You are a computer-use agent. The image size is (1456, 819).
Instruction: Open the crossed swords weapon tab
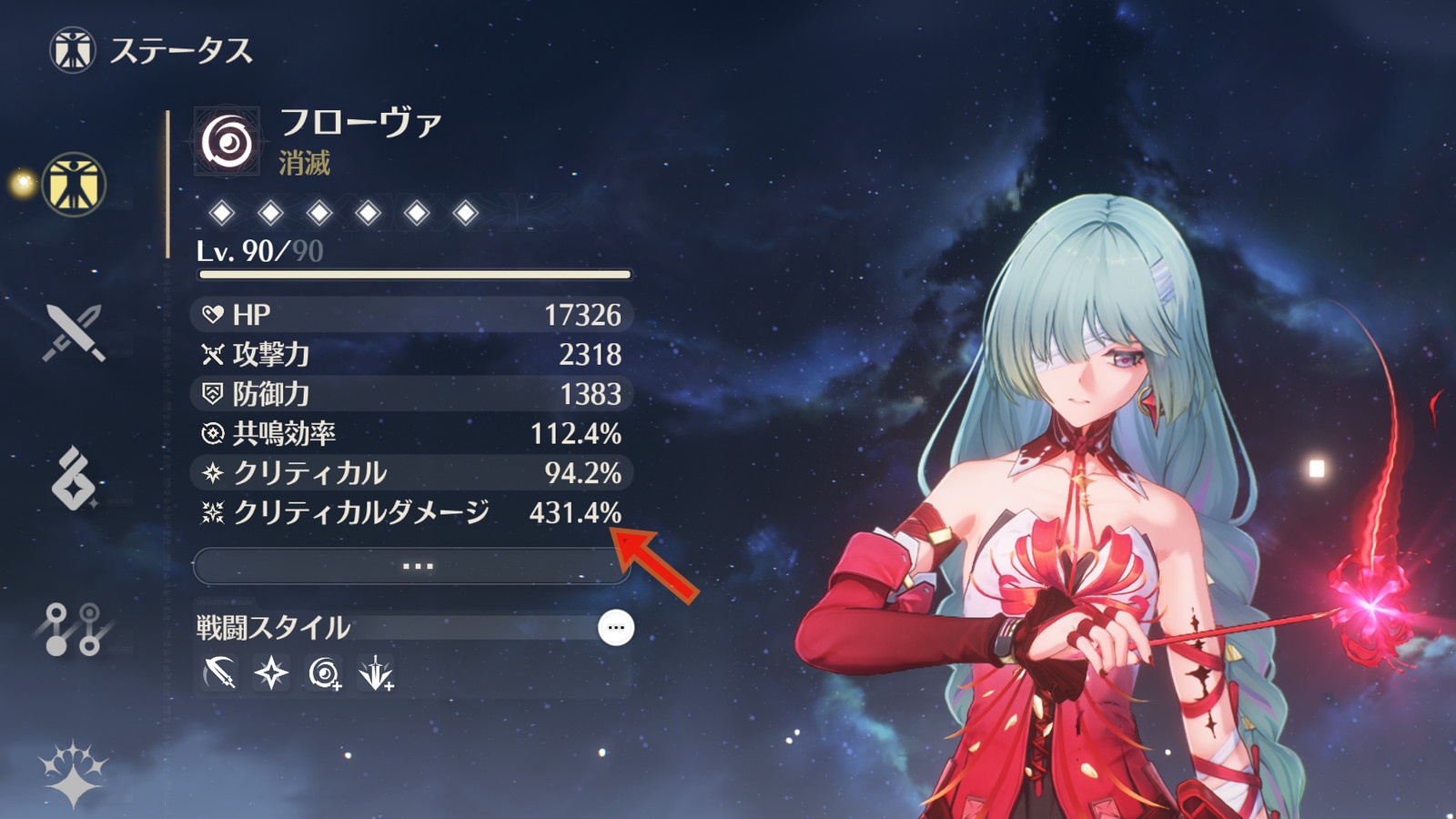click(x=74, y=333)
